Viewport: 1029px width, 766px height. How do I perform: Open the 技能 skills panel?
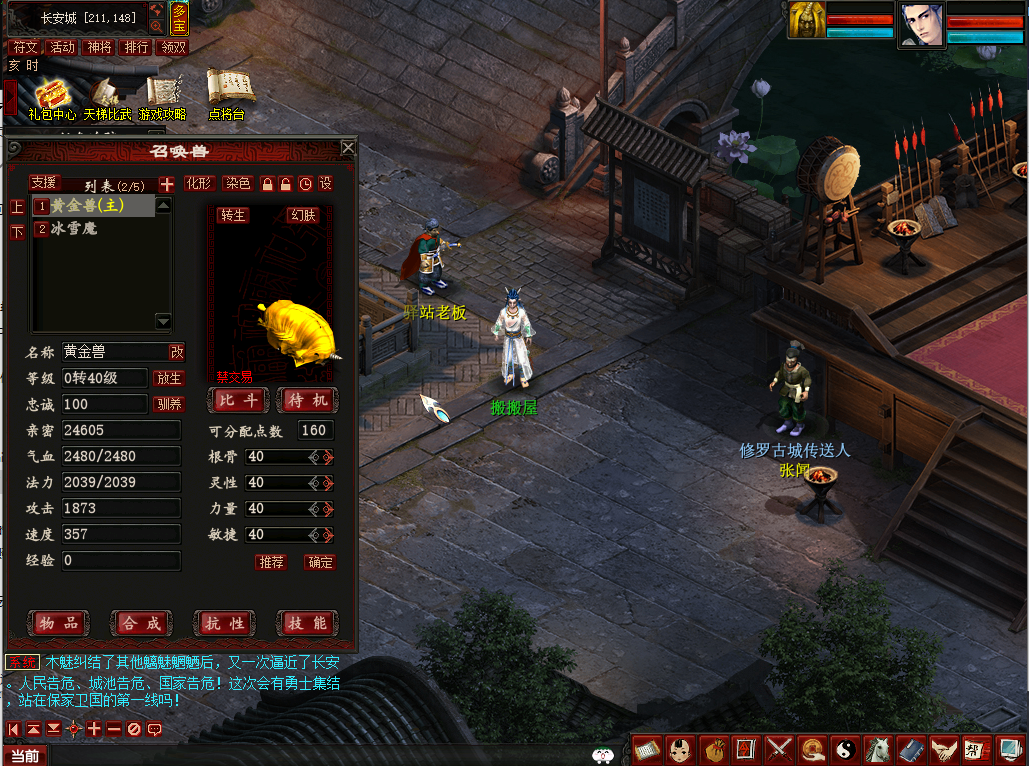tap(307, 623)
